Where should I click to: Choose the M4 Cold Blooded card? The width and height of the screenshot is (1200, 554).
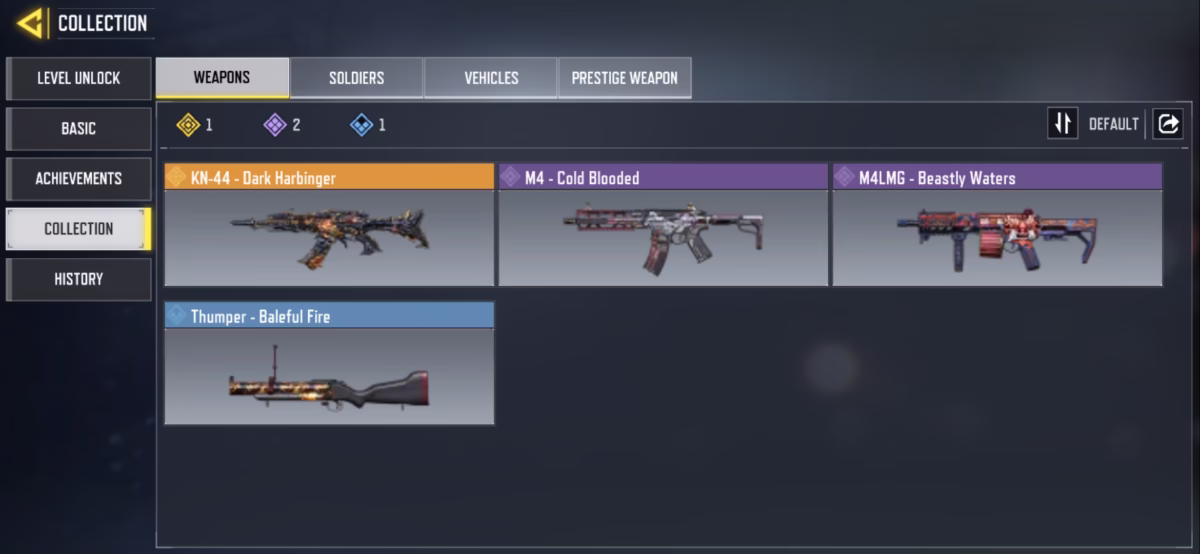coord(663,226)
